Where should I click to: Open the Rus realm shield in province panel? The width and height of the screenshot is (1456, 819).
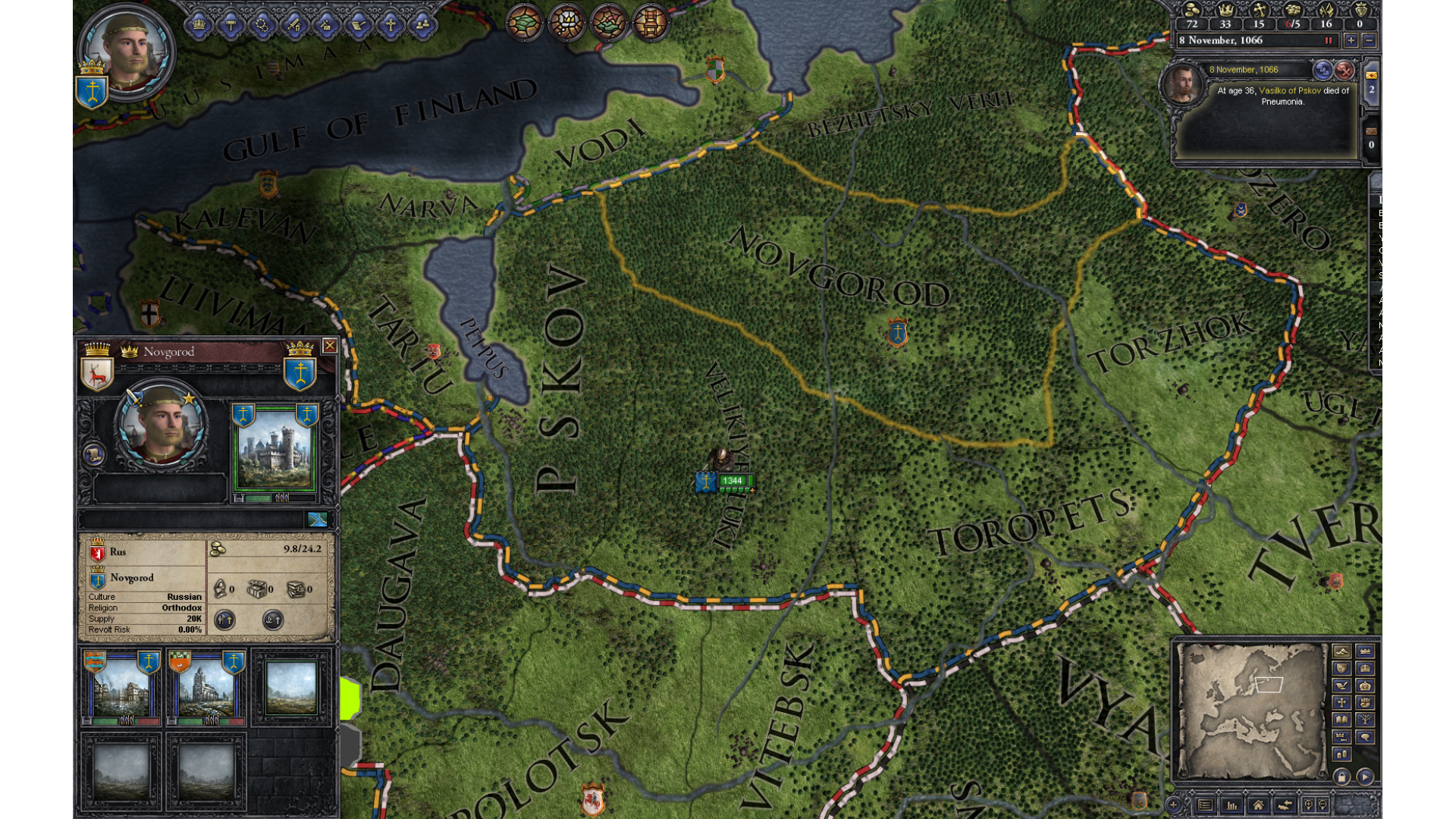(98, 552)
